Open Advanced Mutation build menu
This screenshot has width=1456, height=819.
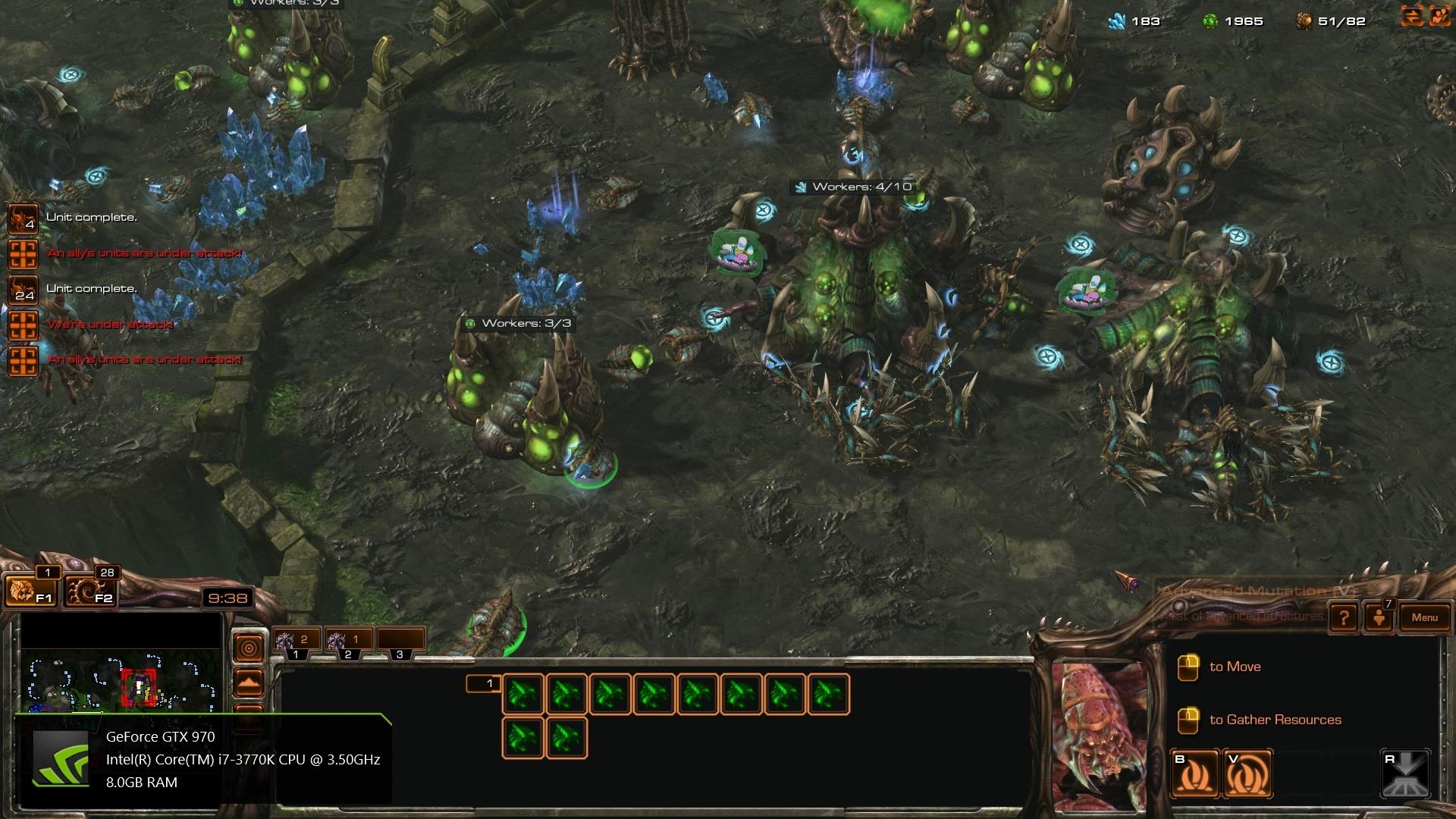1247,774
